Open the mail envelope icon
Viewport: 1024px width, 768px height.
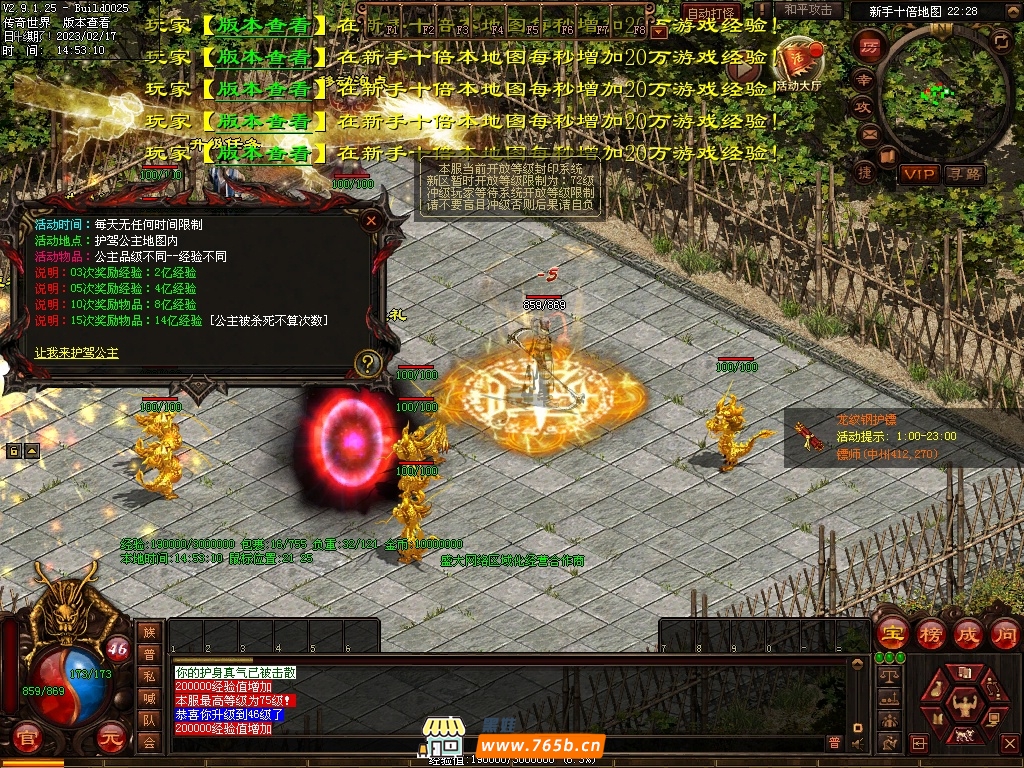point(868,133)
